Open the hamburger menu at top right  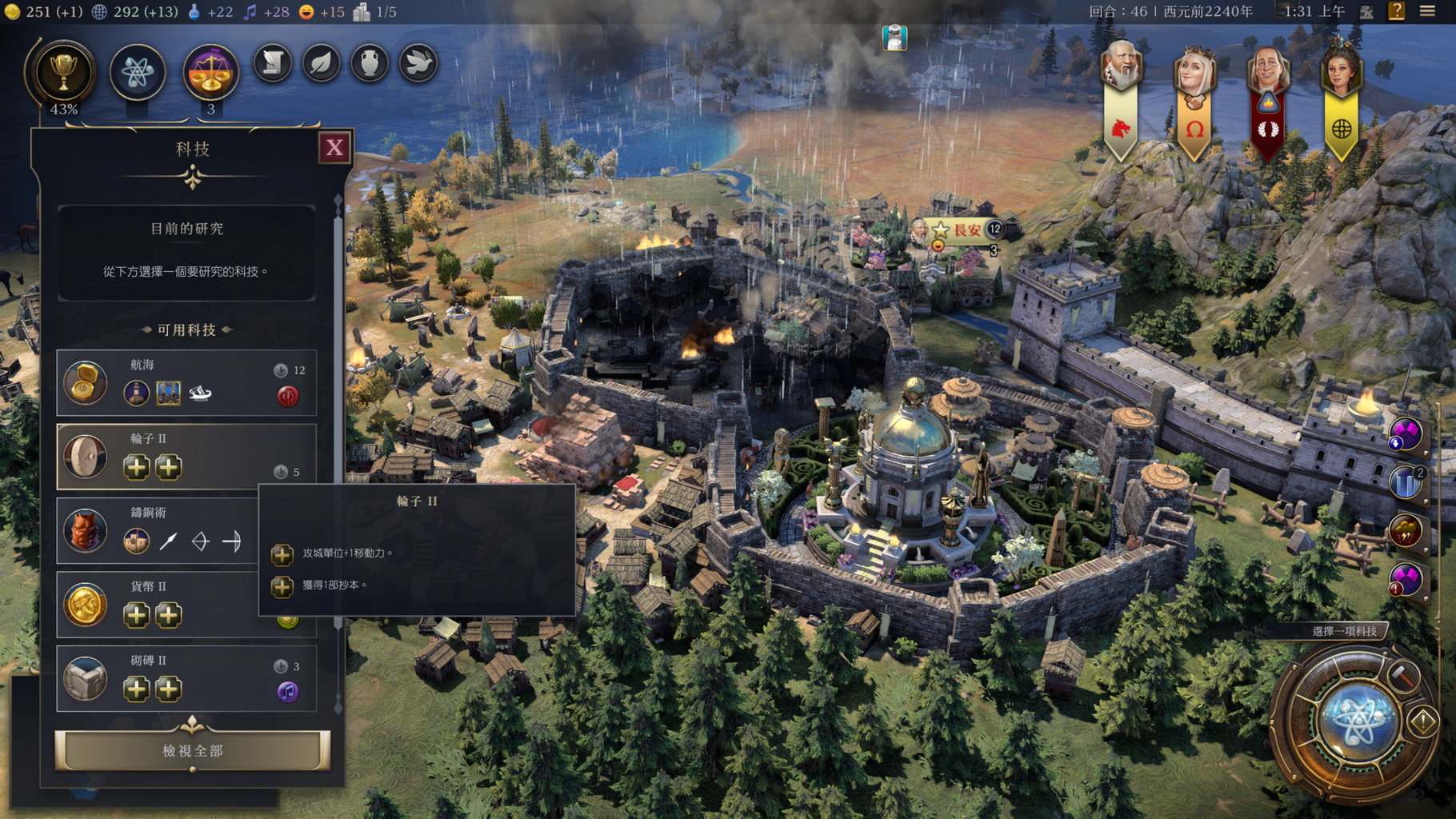(x=1427, y=11)
